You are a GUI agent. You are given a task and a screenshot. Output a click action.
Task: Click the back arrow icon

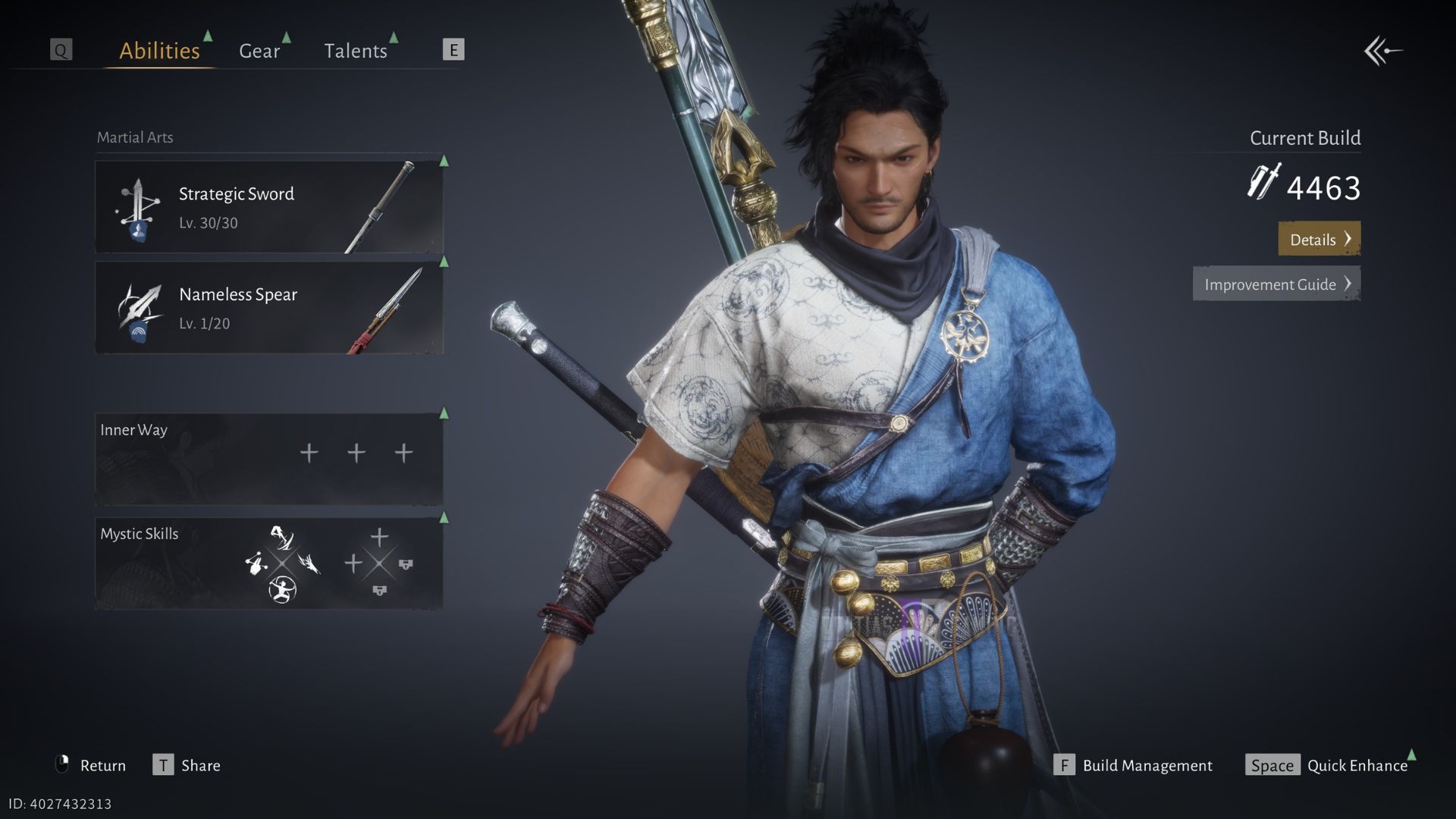point(1383,52)
